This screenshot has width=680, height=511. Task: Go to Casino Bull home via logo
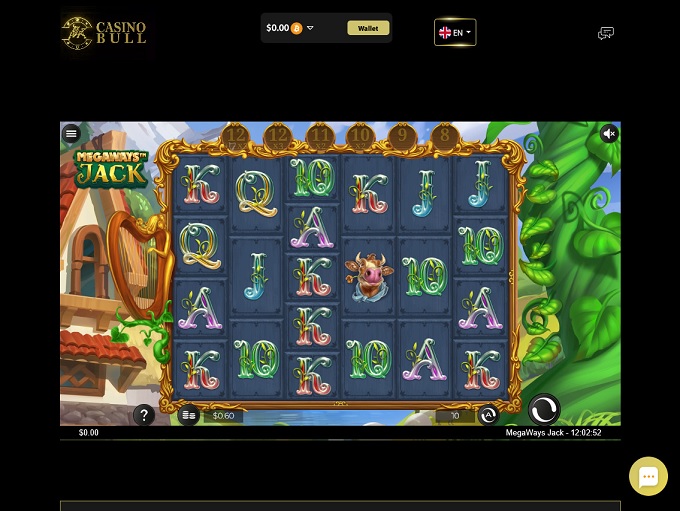point(104,33)
